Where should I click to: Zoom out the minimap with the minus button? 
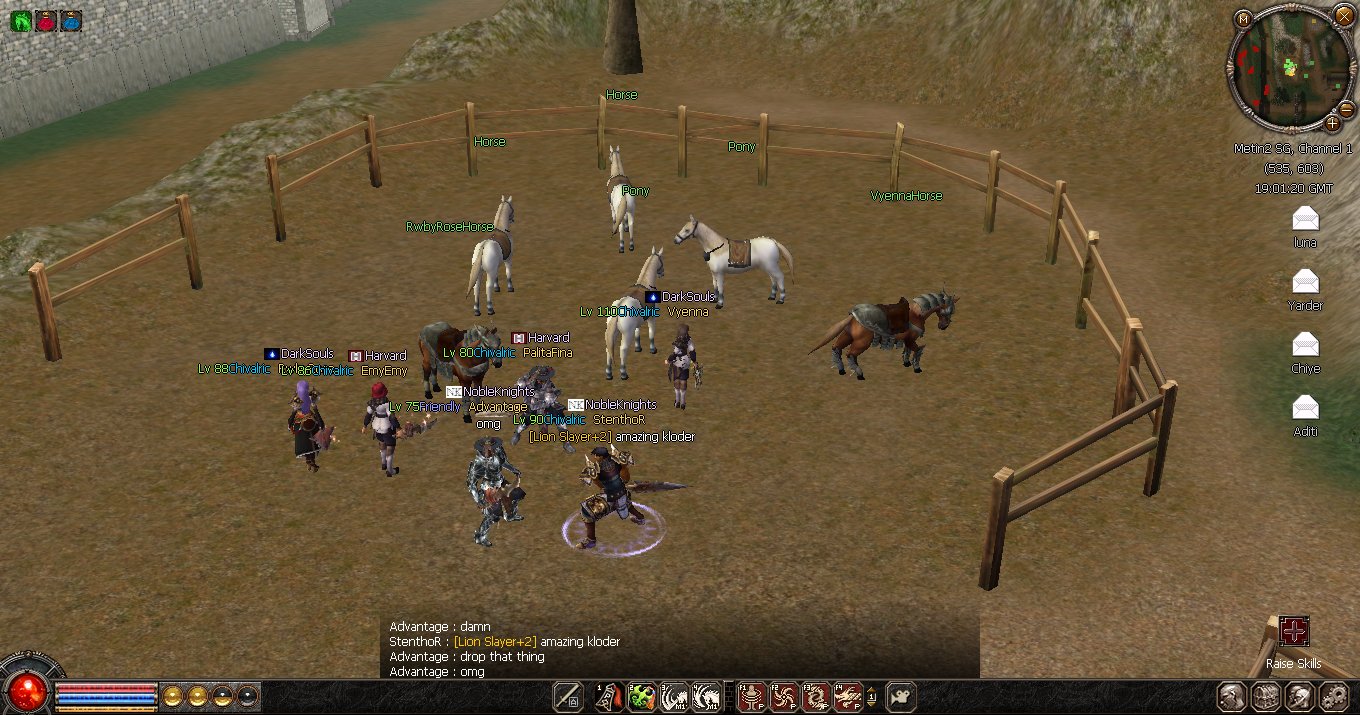(1346, 108)
